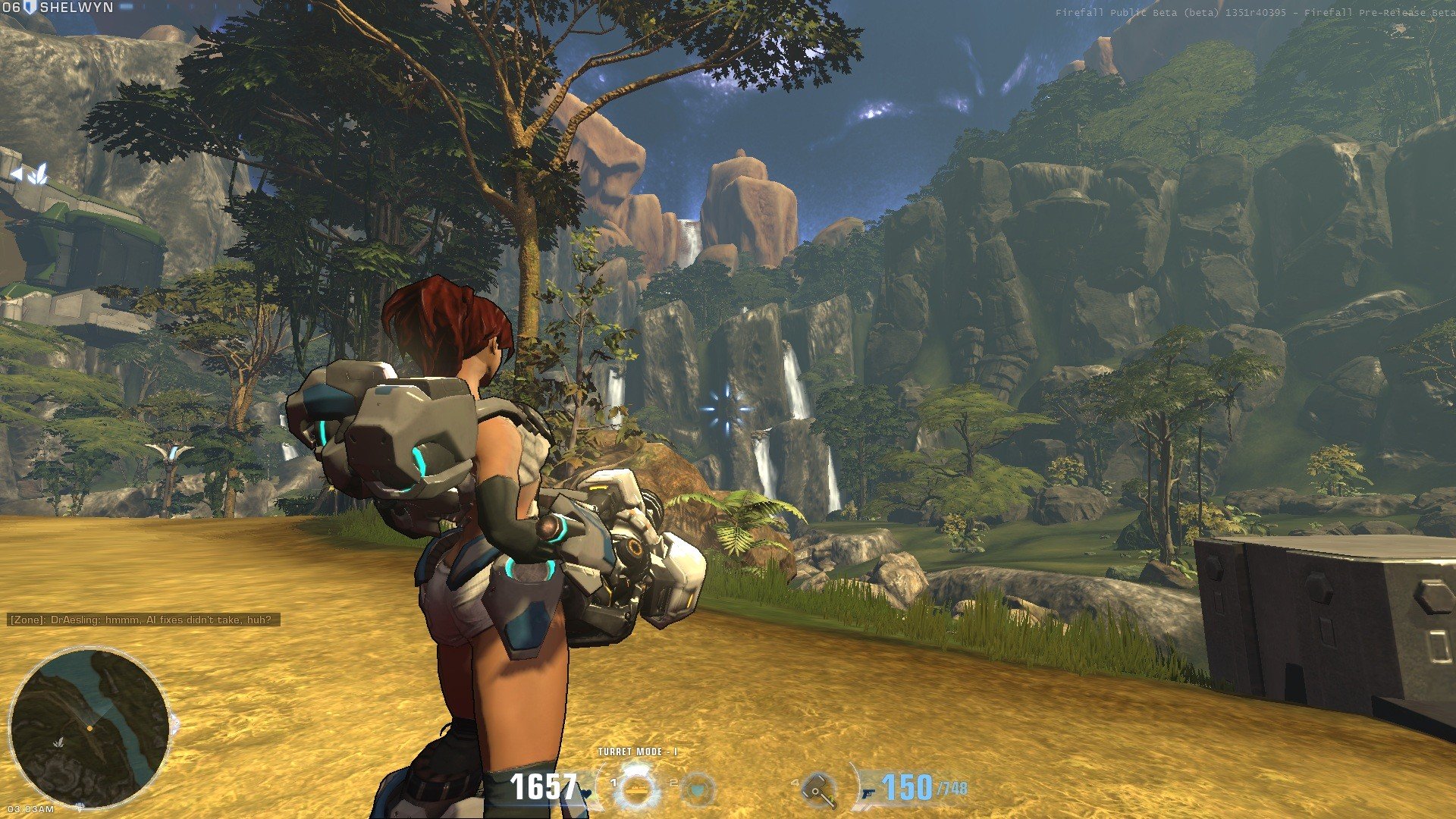Select the hammer tool in slot 4
1456x819 pixels.
coord(820,789)
